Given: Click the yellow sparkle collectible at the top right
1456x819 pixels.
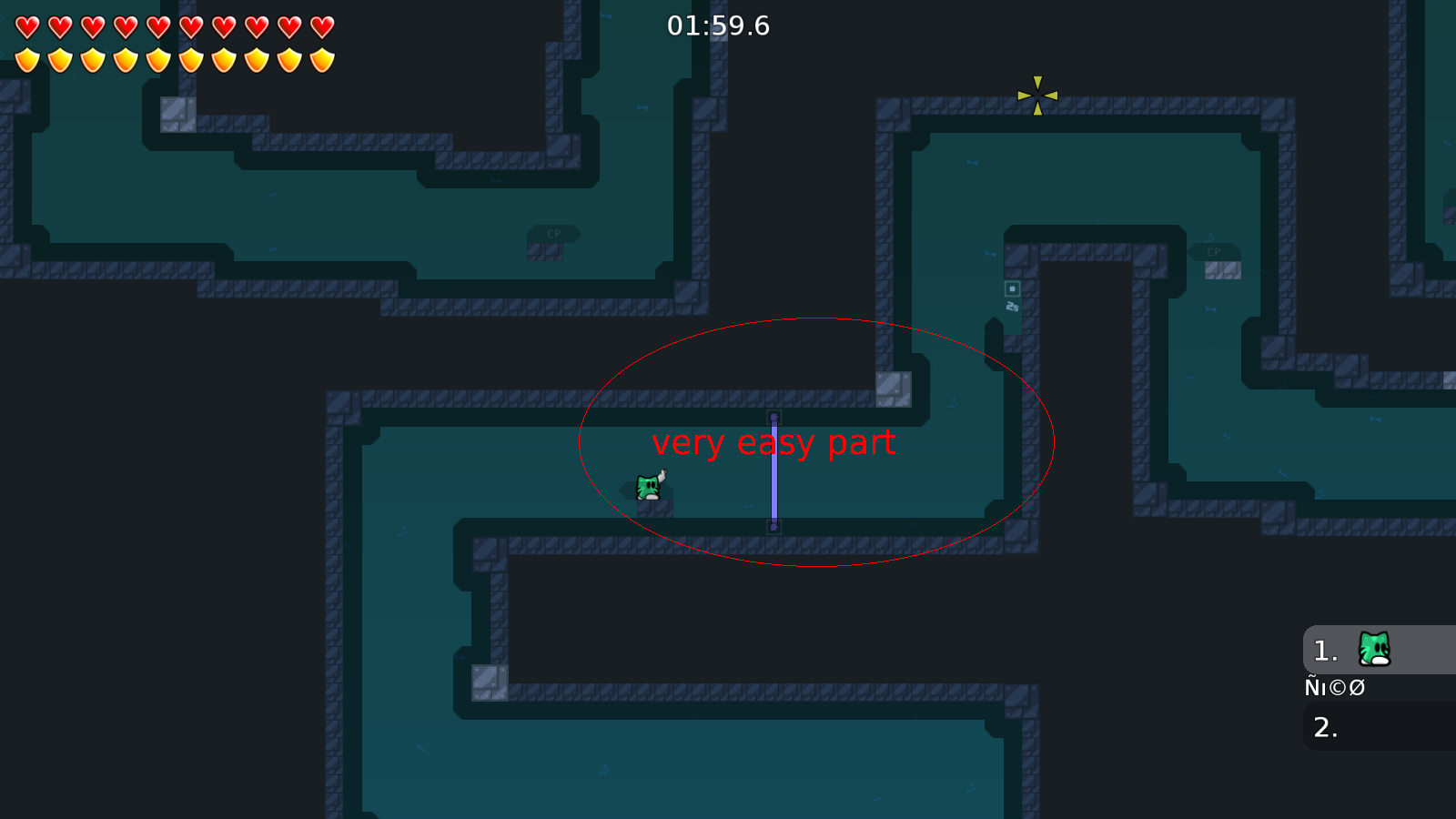Looking at the screenshot, I should [x=1037, y=97].
